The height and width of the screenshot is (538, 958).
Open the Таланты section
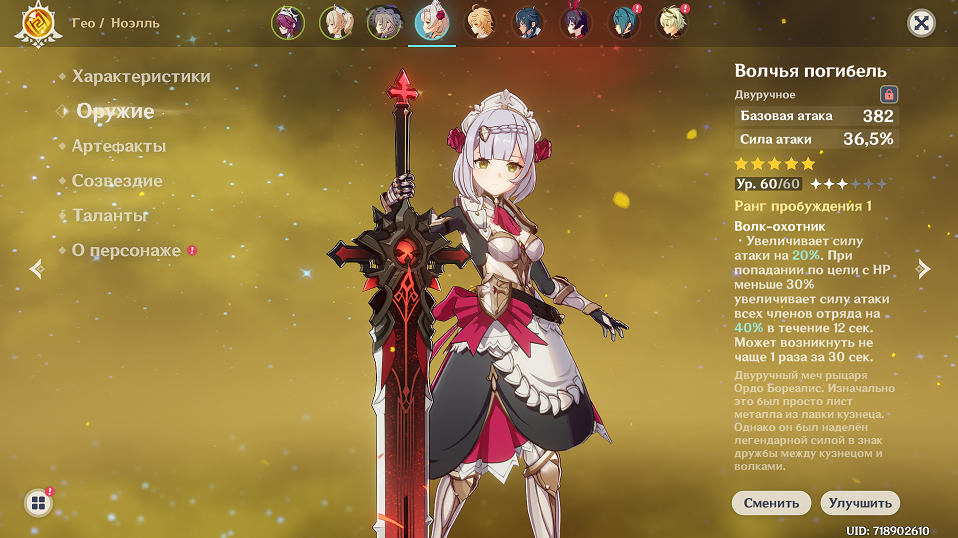coord(110,215)
